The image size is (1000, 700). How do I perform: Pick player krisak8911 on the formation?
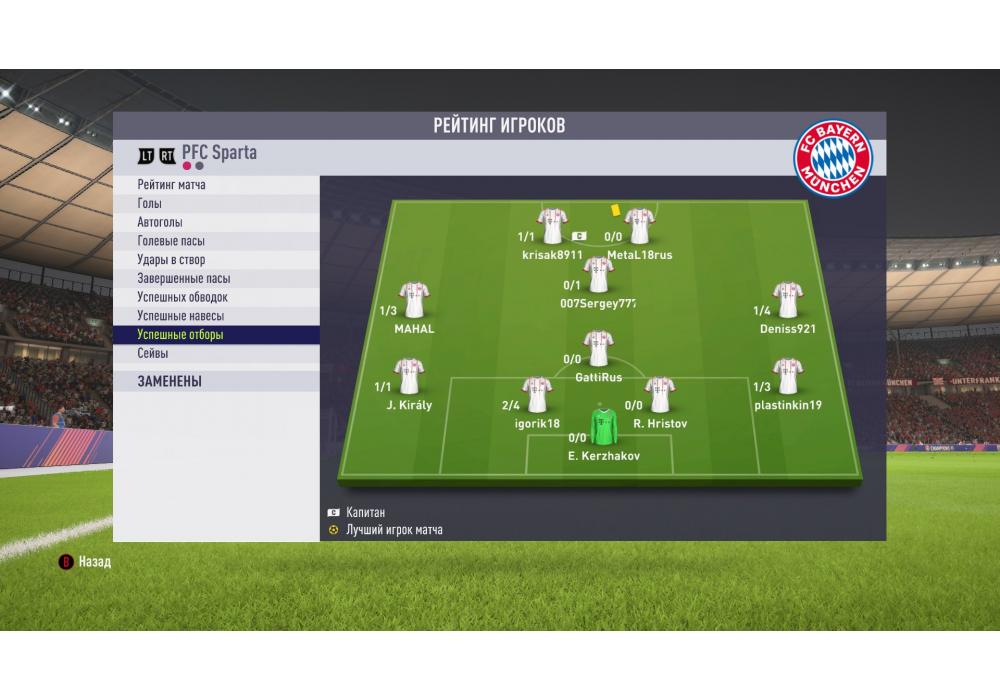point(552,225)
